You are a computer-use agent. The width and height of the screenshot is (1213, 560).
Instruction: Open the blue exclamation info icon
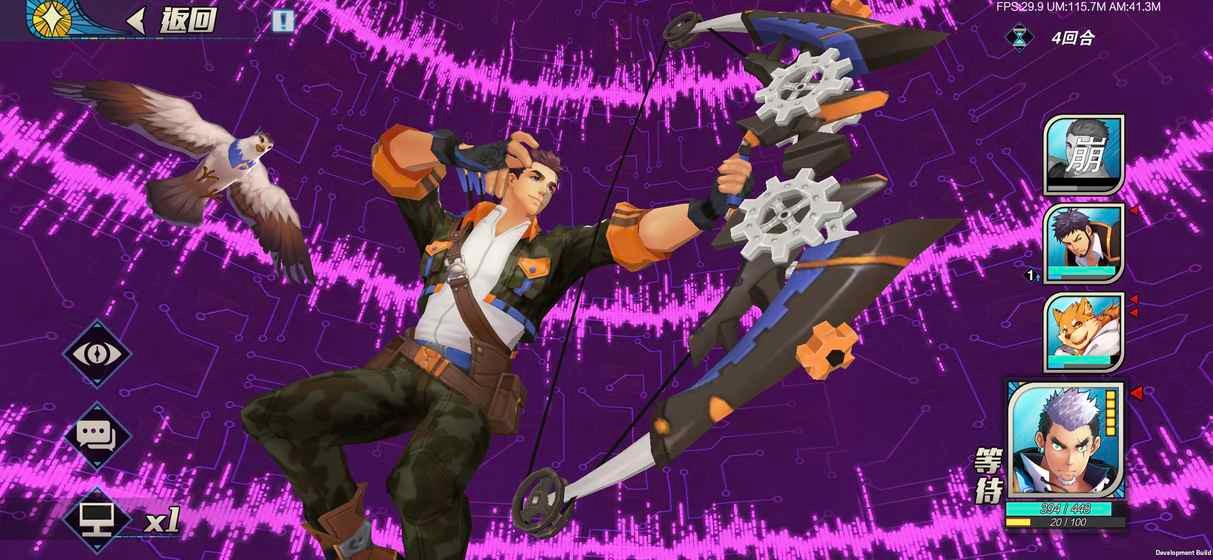284,20
